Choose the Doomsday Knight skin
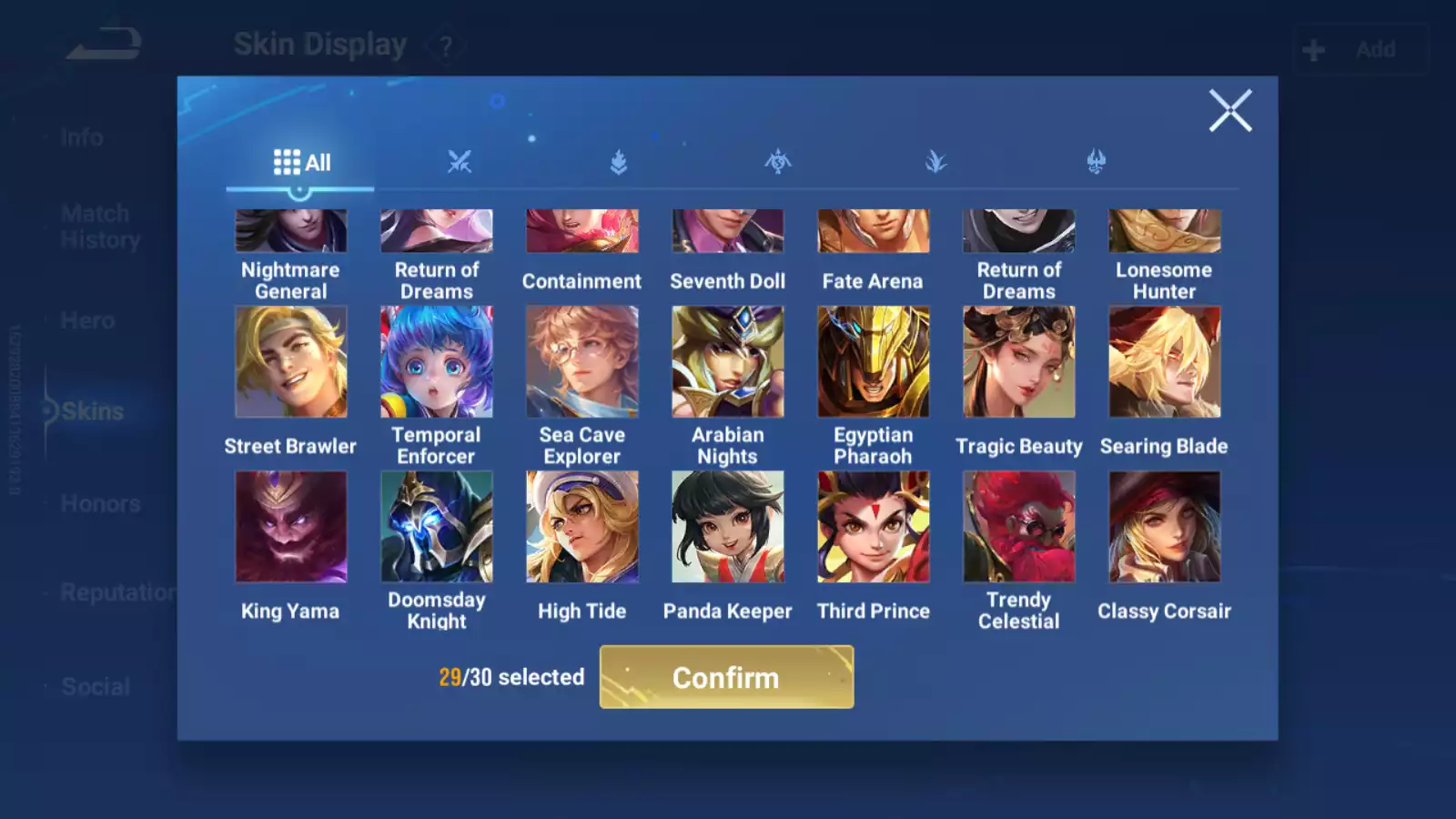The width and height of the screenshot is (1456, 819). coord(436,527)
